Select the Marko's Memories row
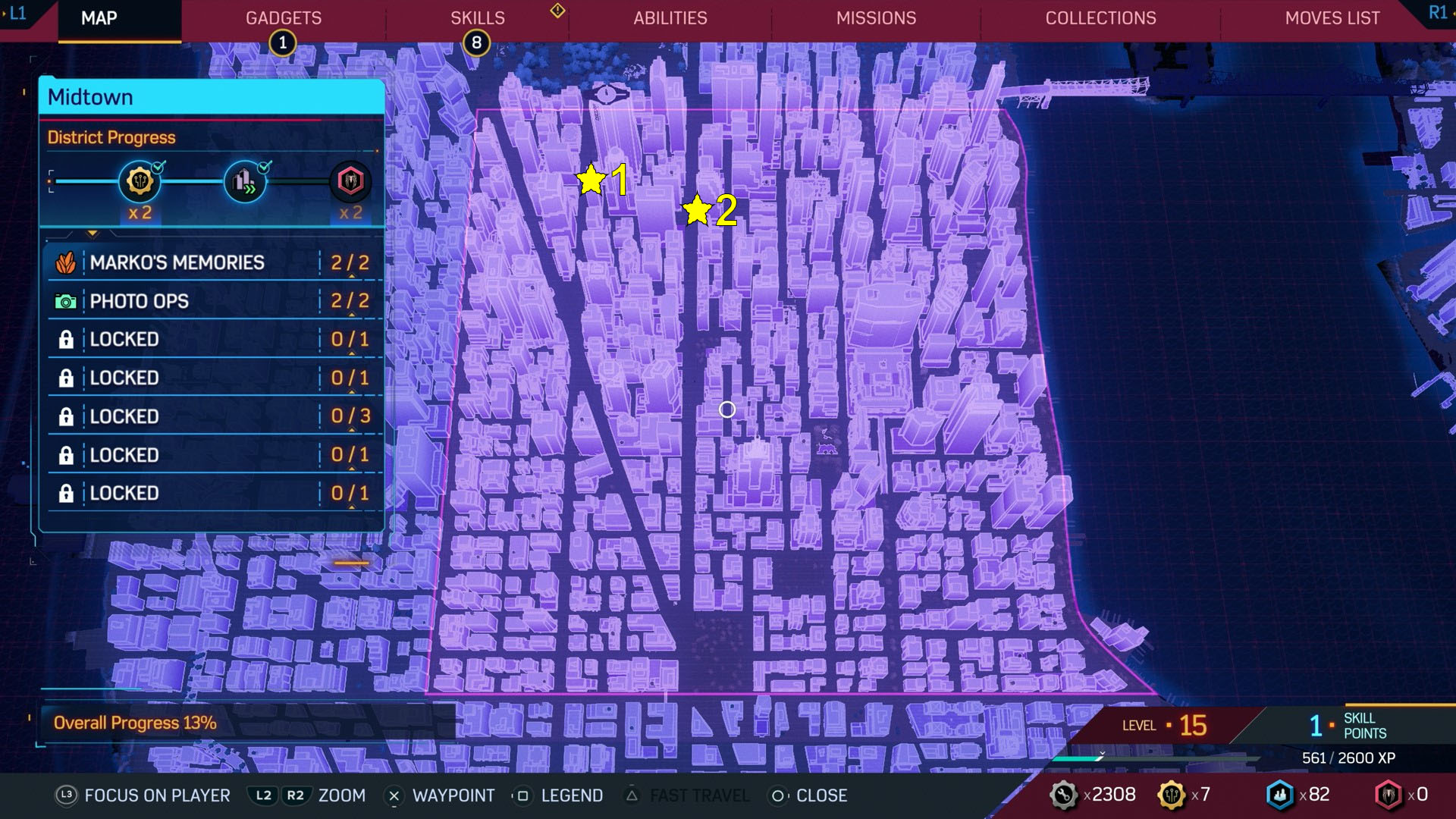Viewport: 1456px width, 819px height. pos(211,262)
